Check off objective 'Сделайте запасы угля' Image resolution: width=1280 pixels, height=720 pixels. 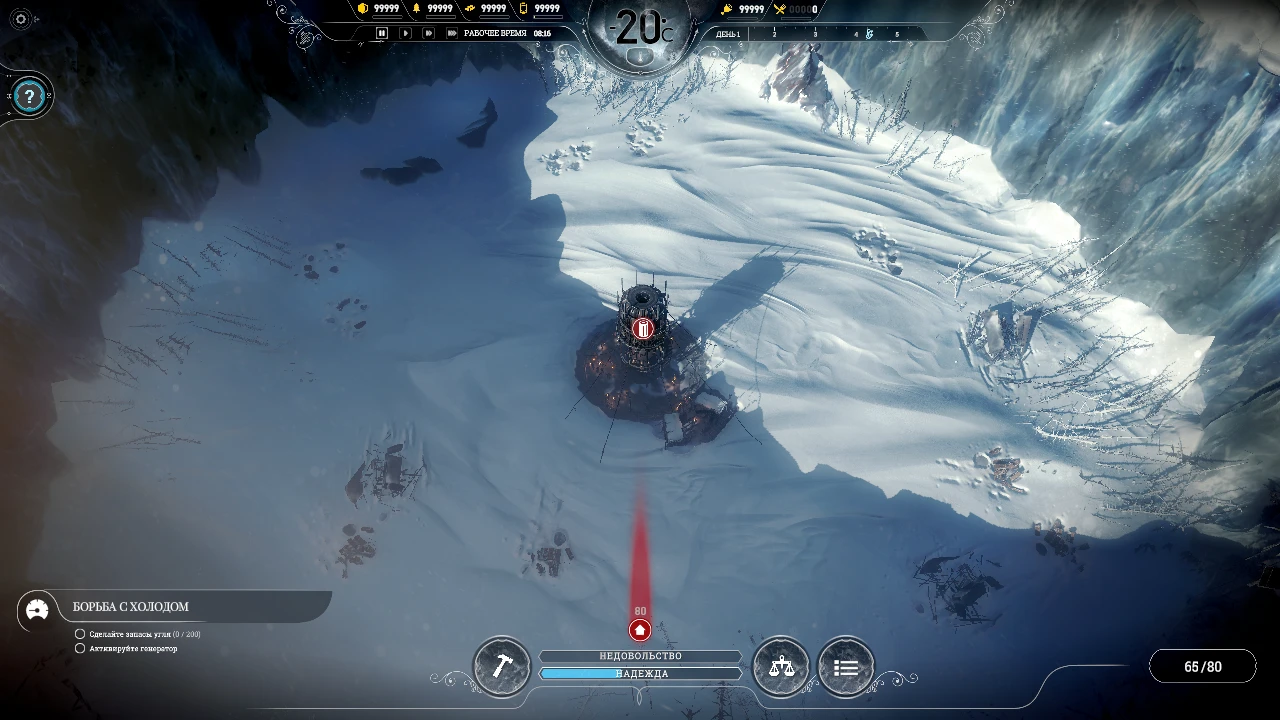point(80,633)
